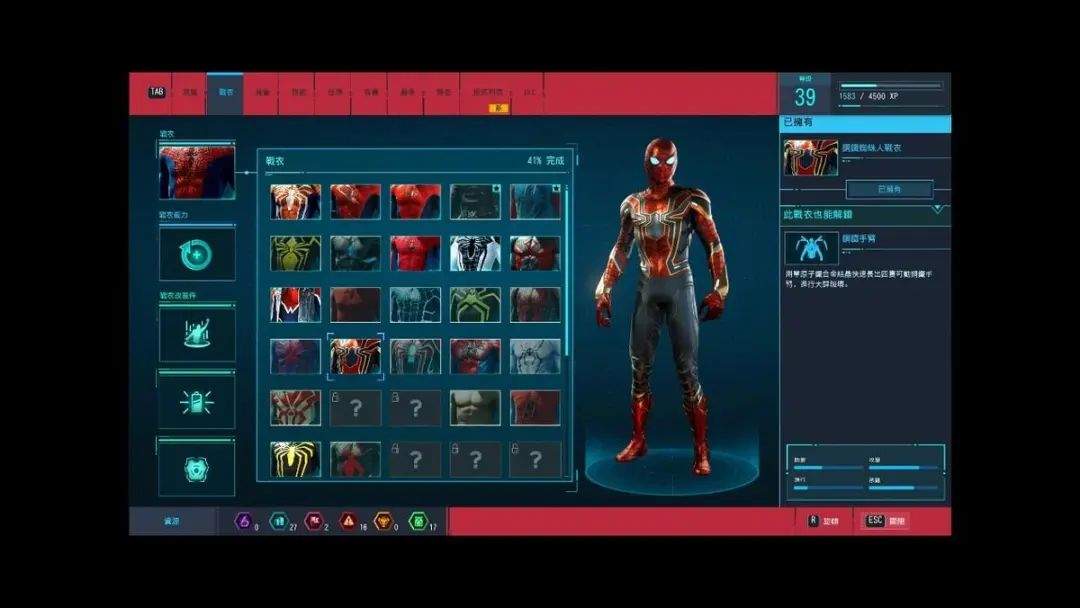Select the suit mod slot with shield armor icon
1080x608 pixels.
(197, 467)
